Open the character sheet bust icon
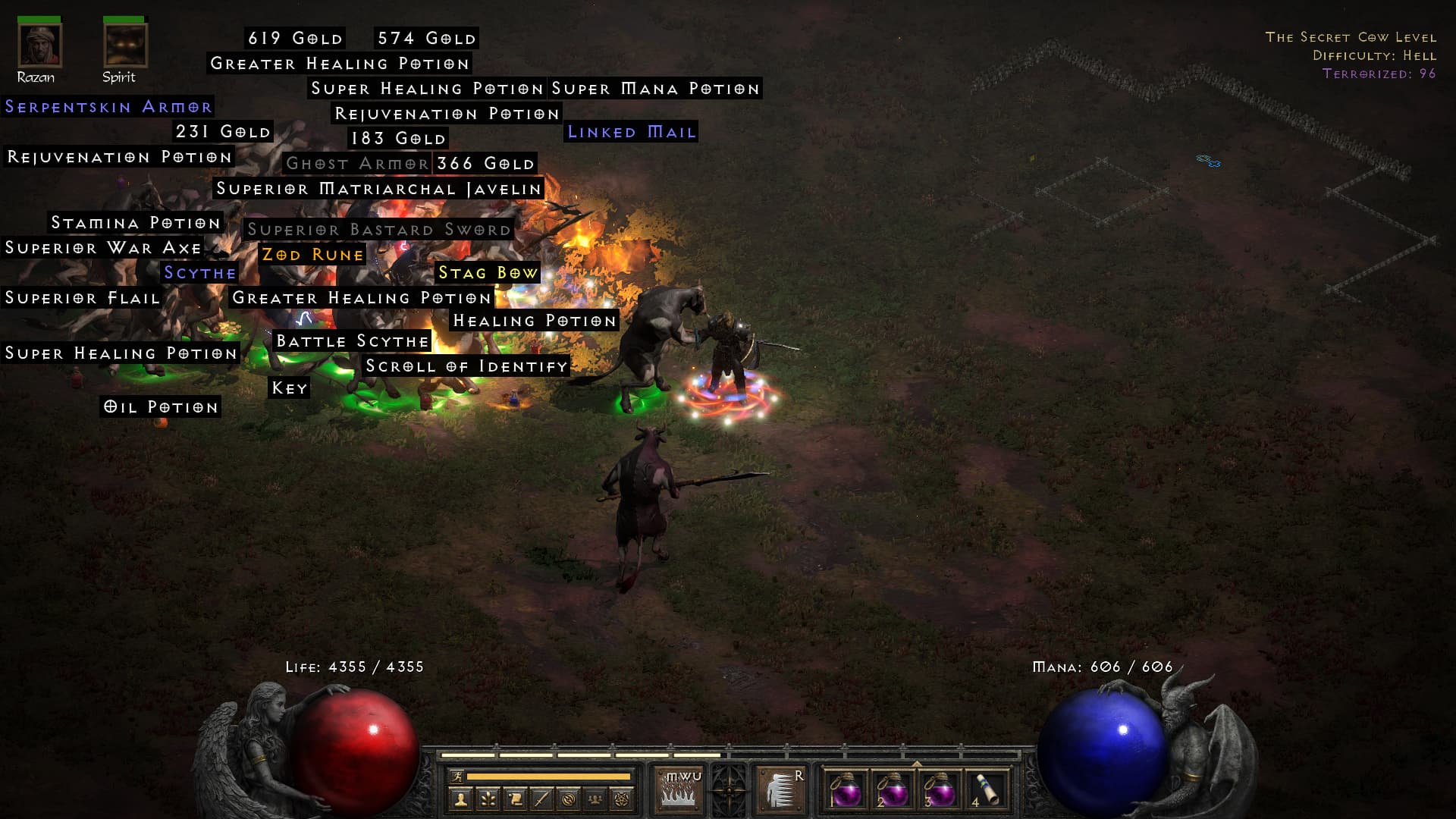The height and width of the screenshot is (819, 1456). [x=460, y=799]
